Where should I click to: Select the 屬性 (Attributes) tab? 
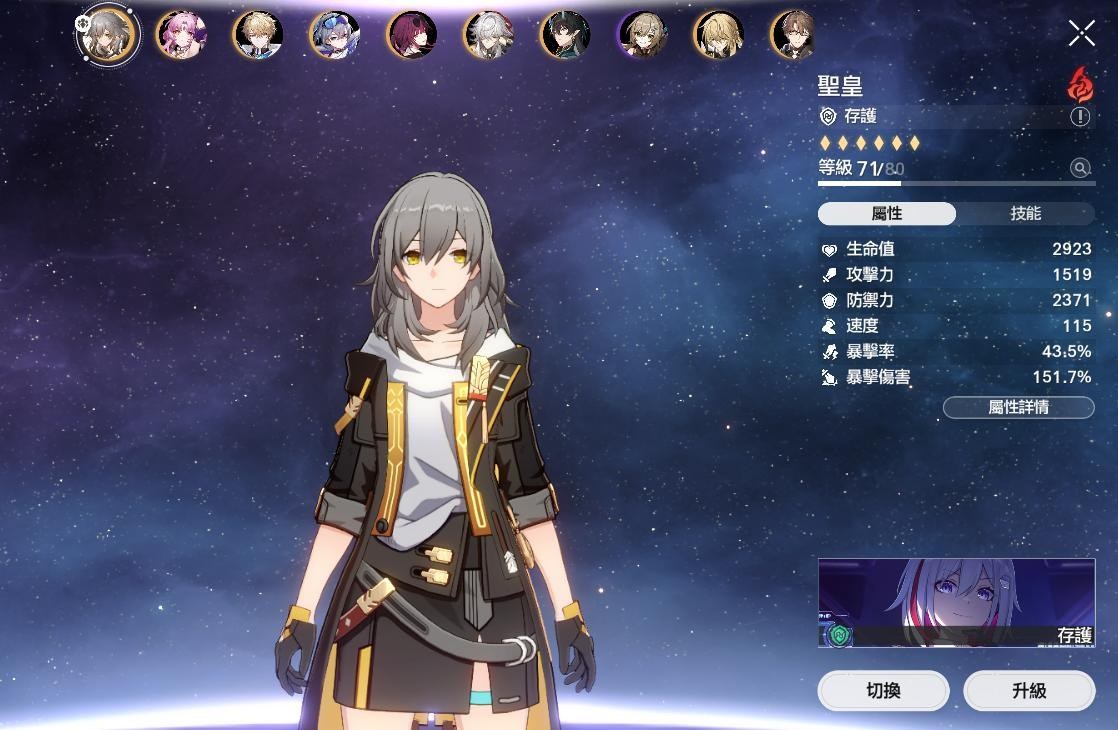pyautogui.click(x=887, y=214)
